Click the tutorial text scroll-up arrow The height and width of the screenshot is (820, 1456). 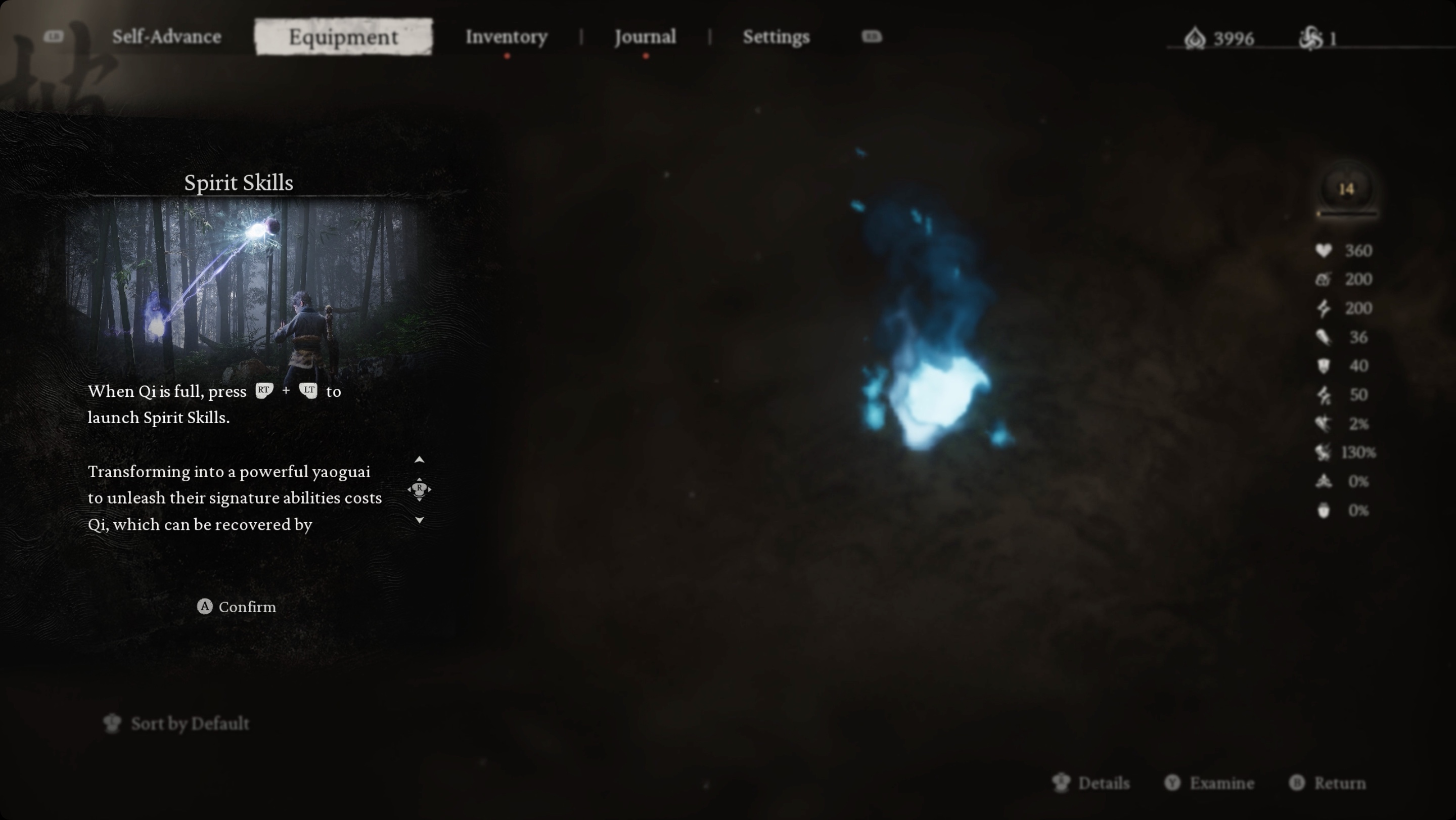[420, 460]
